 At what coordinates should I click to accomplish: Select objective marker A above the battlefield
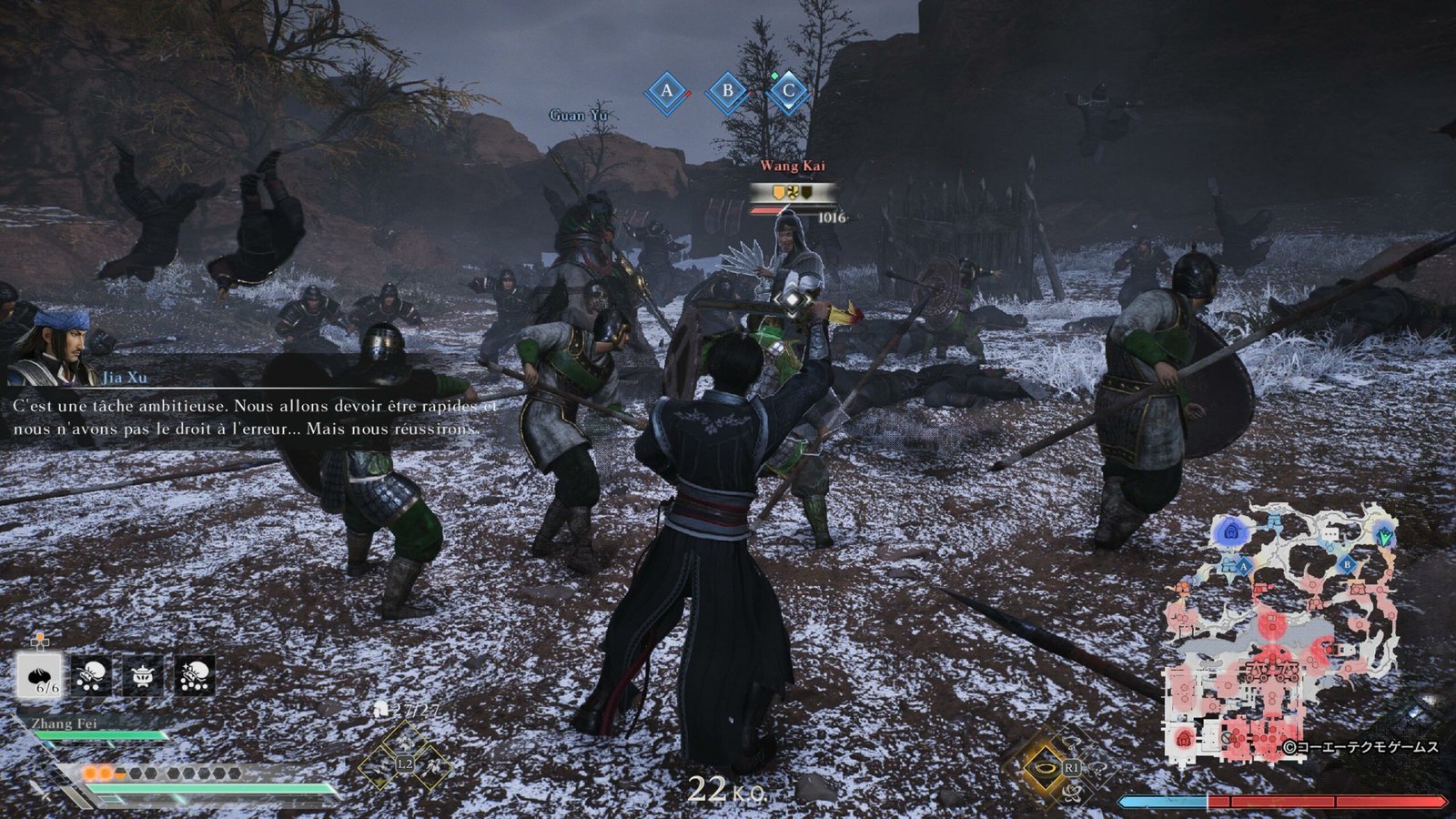coord(666,91)
